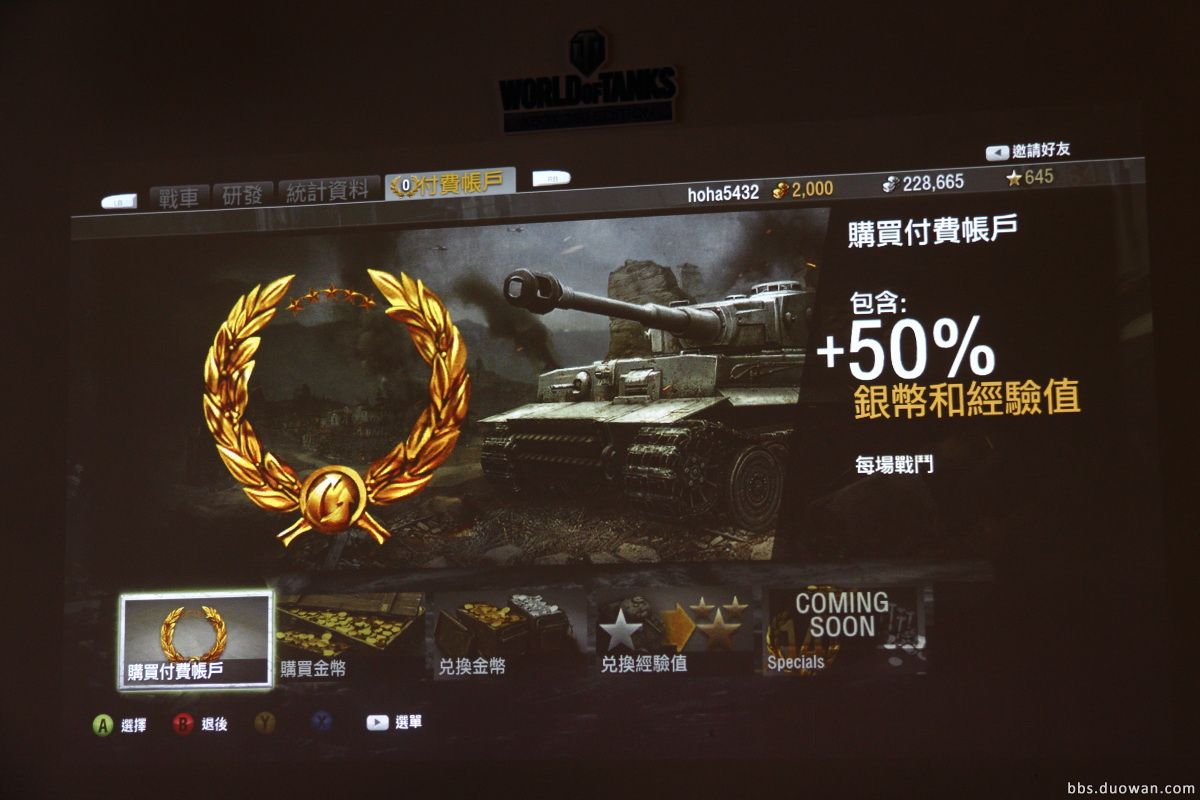
Task: Open the 研發 tab
Action: (x=242, y=193)
